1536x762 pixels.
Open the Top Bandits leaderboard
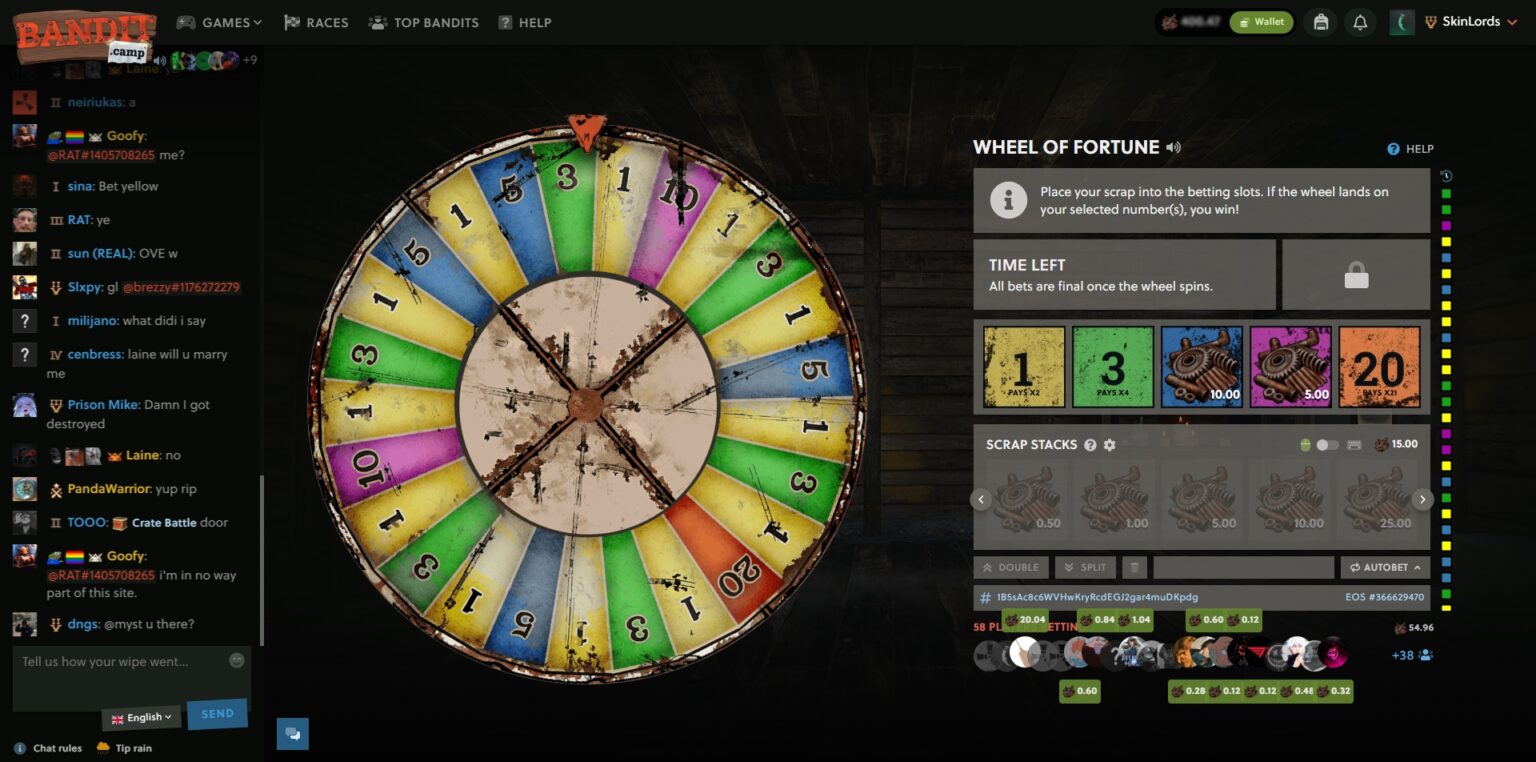(x=423, y=22)
